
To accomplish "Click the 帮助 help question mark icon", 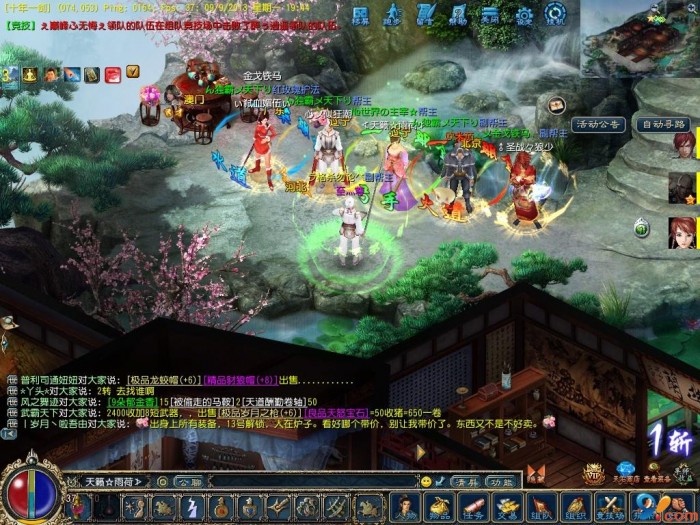I will coord(458,14).
